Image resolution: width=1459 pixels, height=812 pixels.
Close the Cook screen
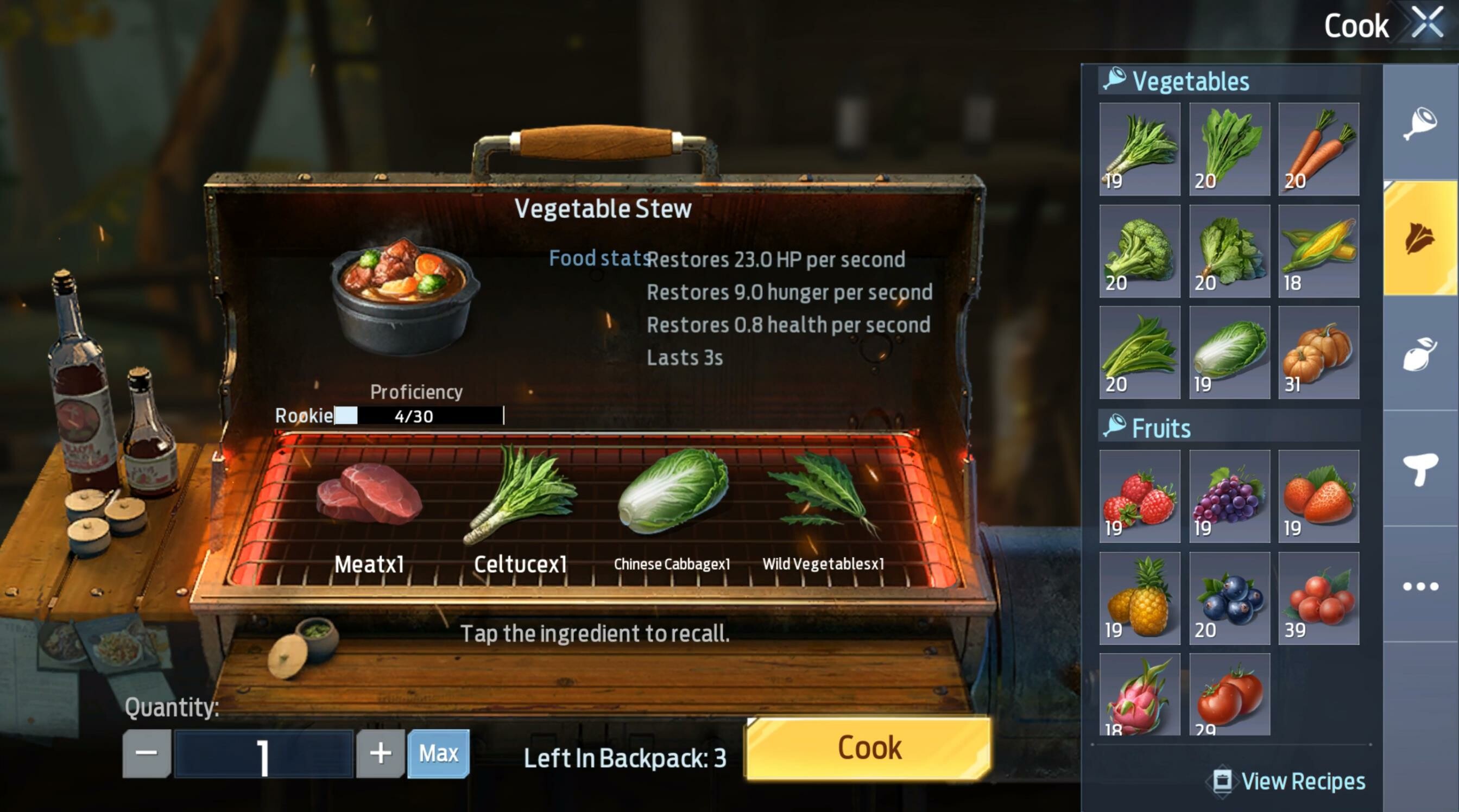(1427, 23)
